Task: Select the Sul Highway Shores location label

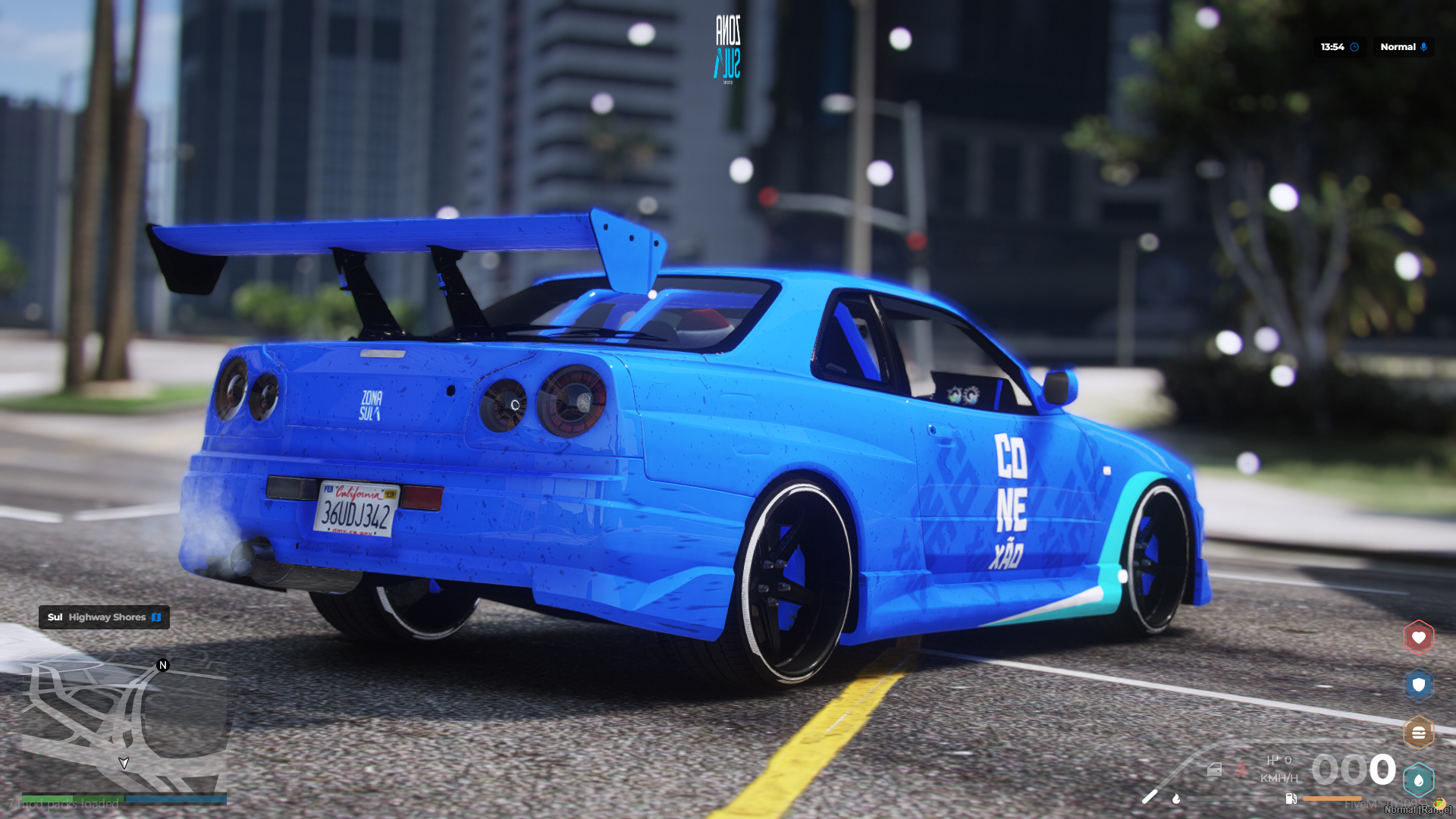Action: coord(104,617)
